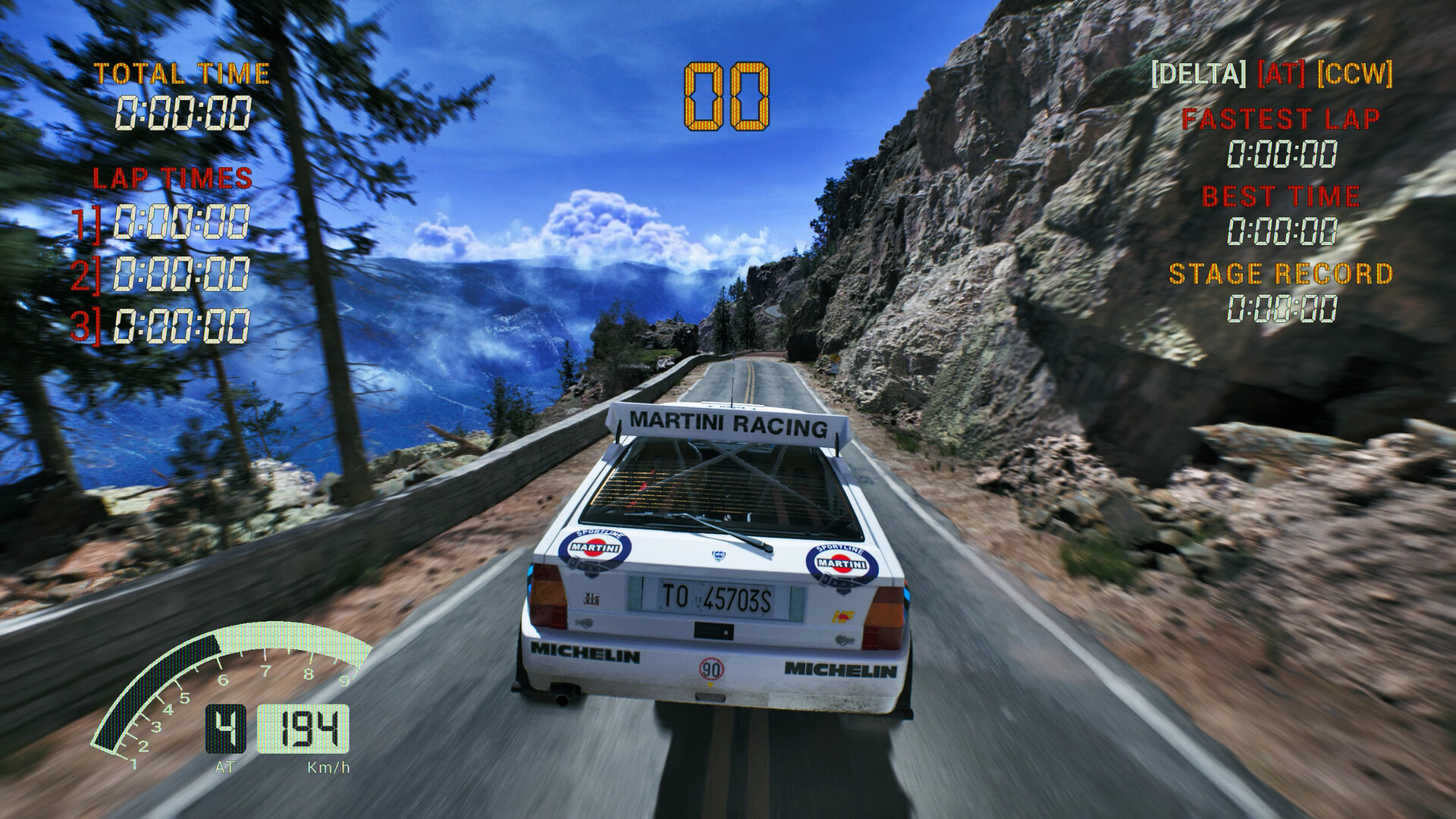The height and width of the screenshot is (819, 1456).
Task: Select the gear indicator showing 4 AT
Action: click(227, 726)
